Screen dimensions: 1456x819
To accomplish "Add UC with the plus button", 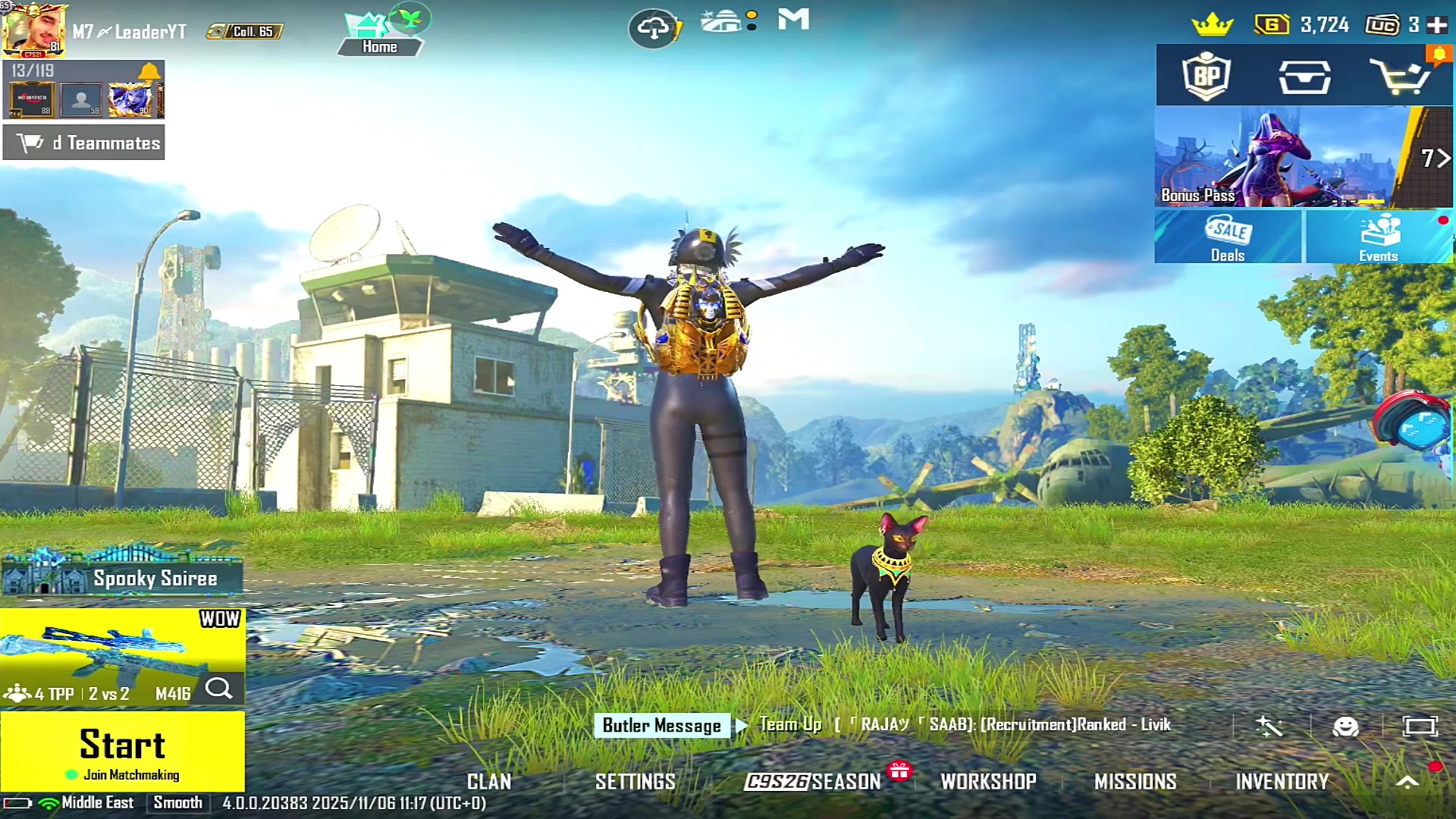I will 1437,25.
